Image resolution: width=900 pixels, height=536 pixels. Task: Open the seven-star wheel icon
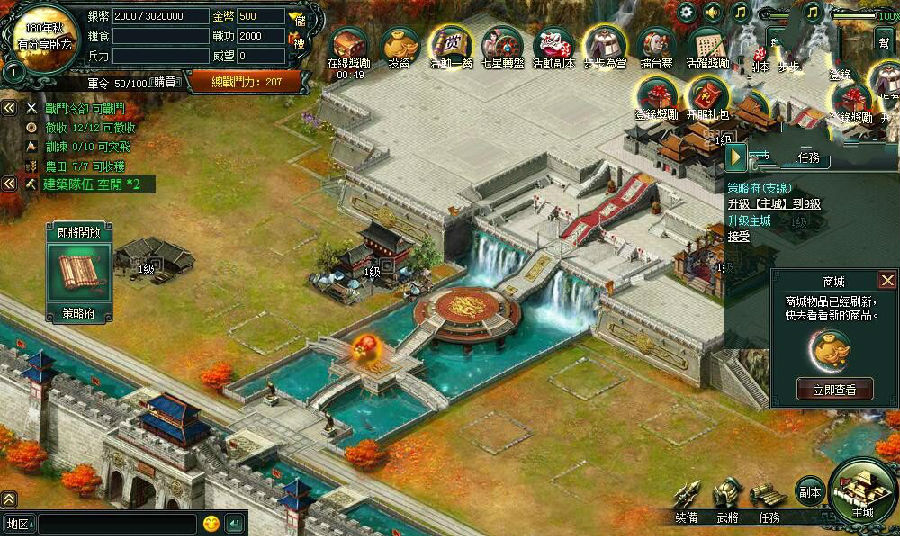click(501, 45)
